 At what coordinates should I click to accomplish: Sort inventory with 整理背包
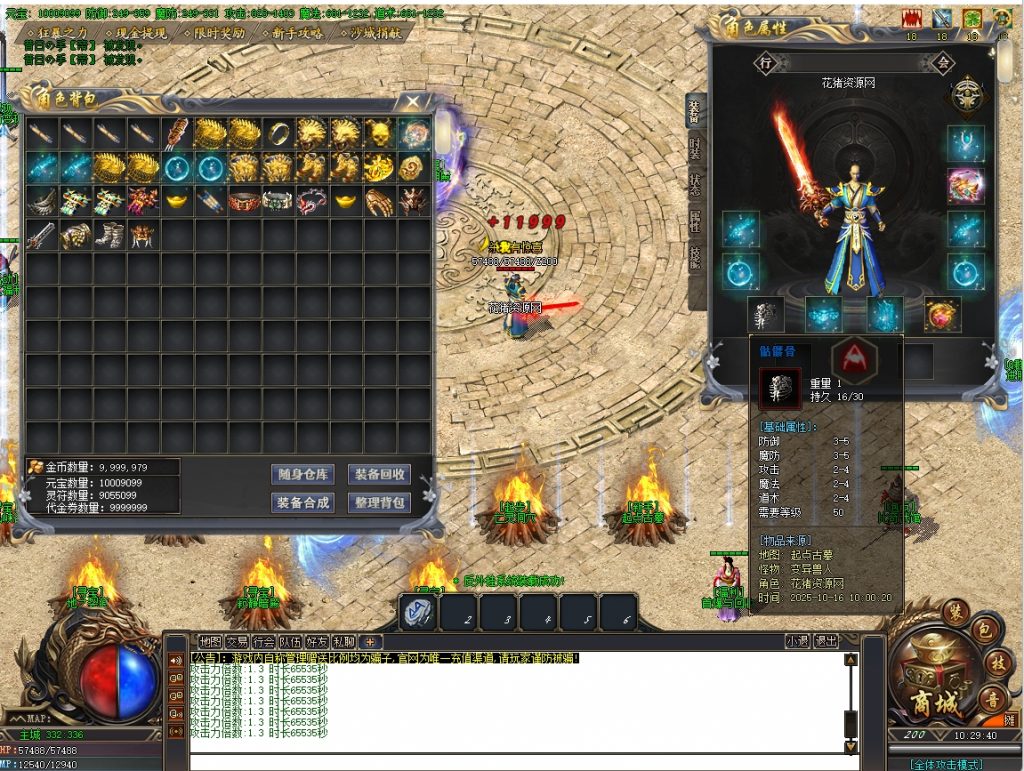(379, 503)
